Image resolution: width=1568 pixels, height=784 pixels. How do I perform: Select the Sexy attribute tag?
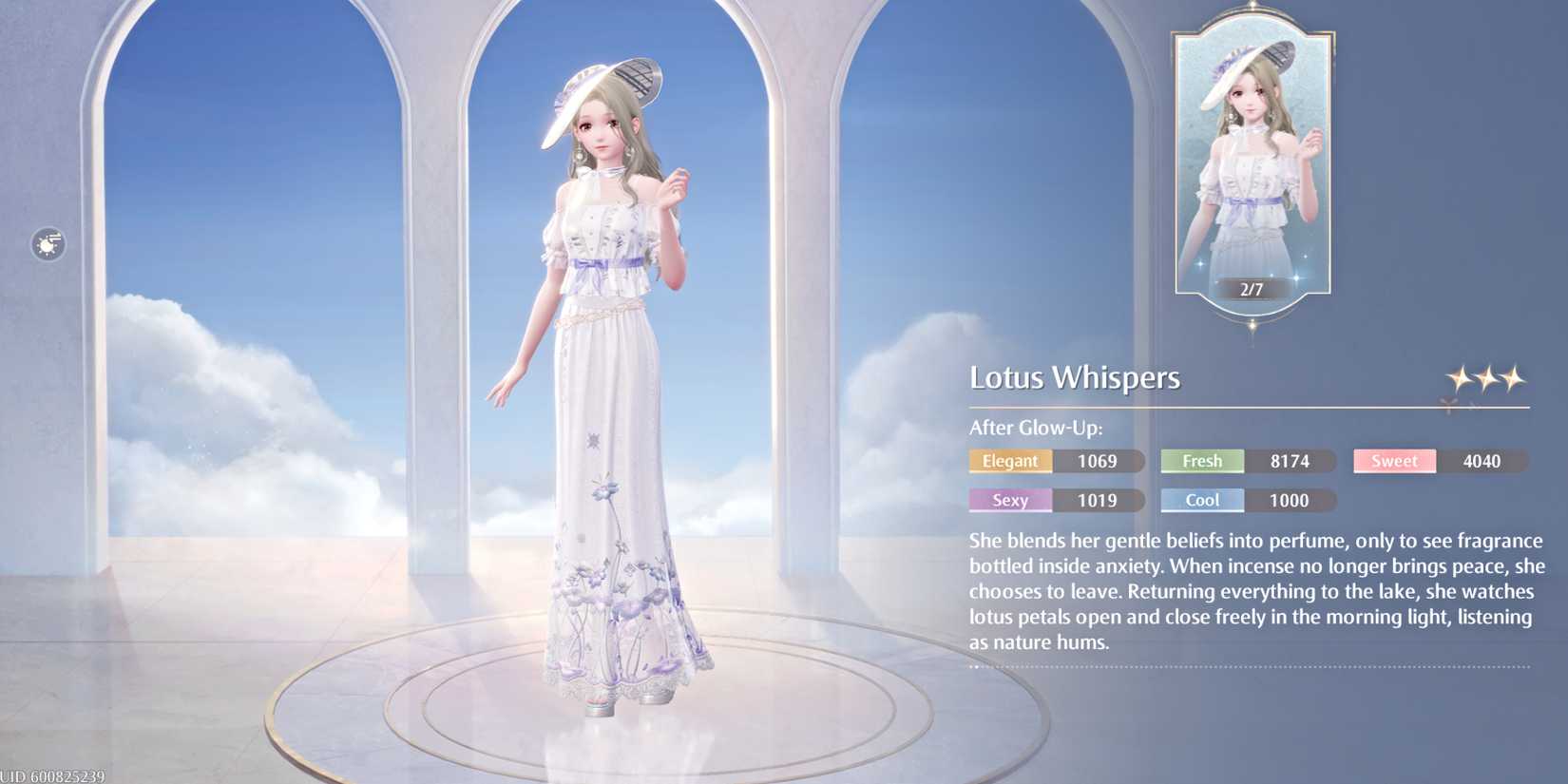[1010, 501]
